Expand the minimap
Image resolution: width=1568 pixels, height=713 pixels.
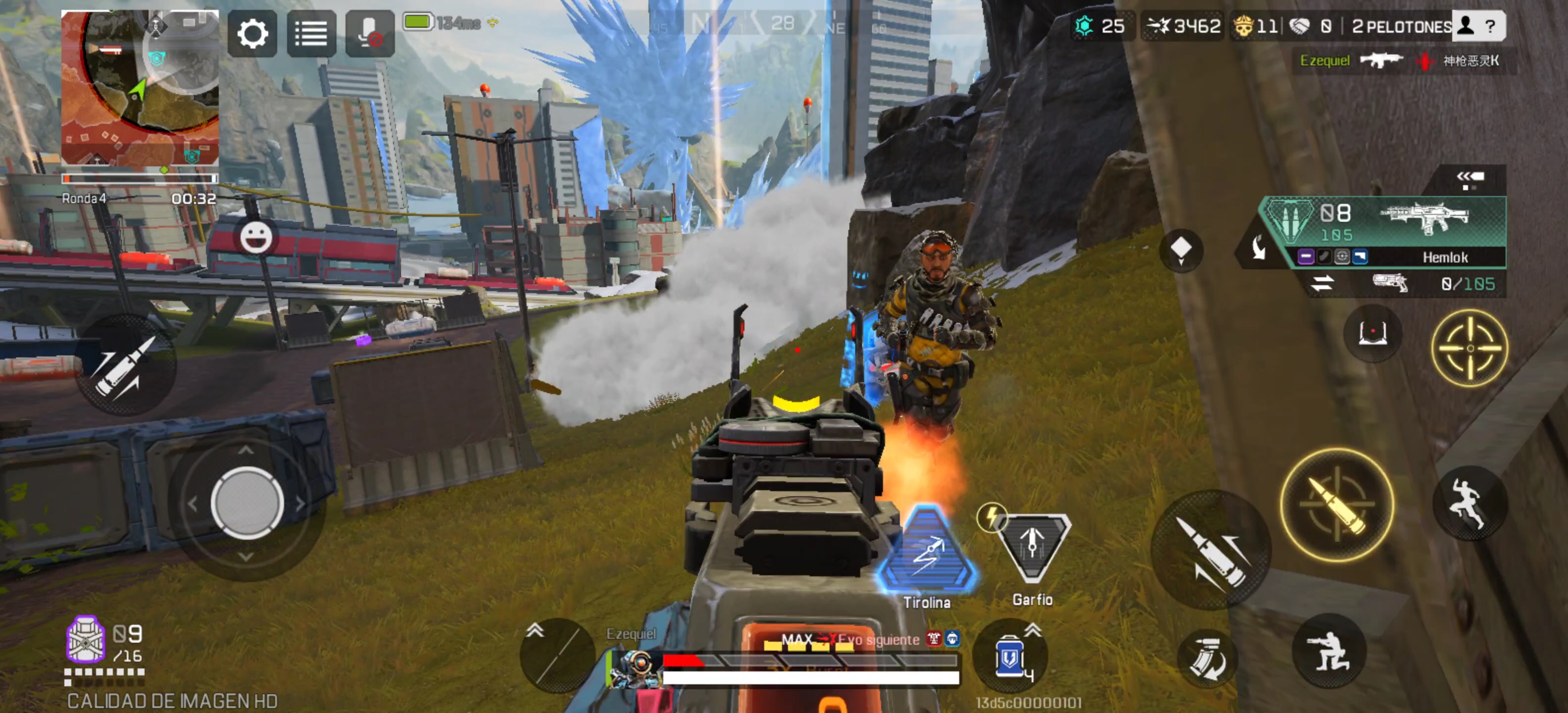coord(140,87)
